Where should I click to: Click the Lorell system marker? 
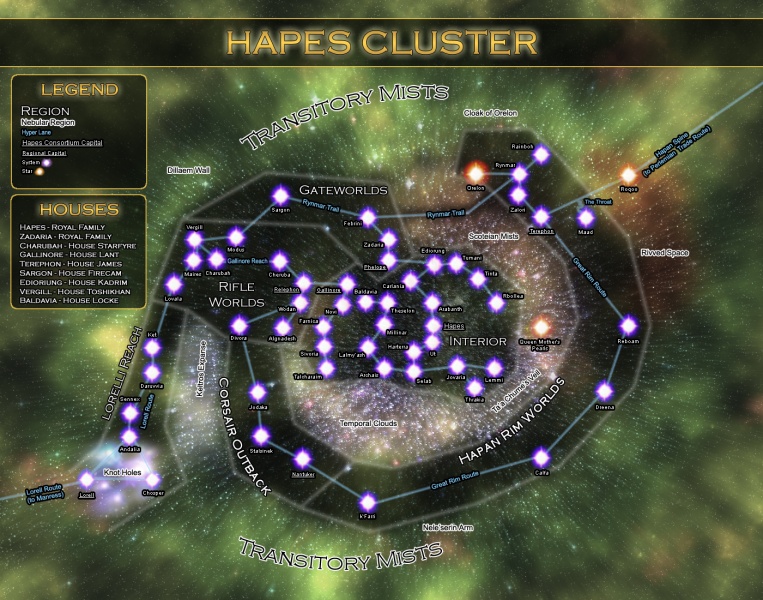86,480
